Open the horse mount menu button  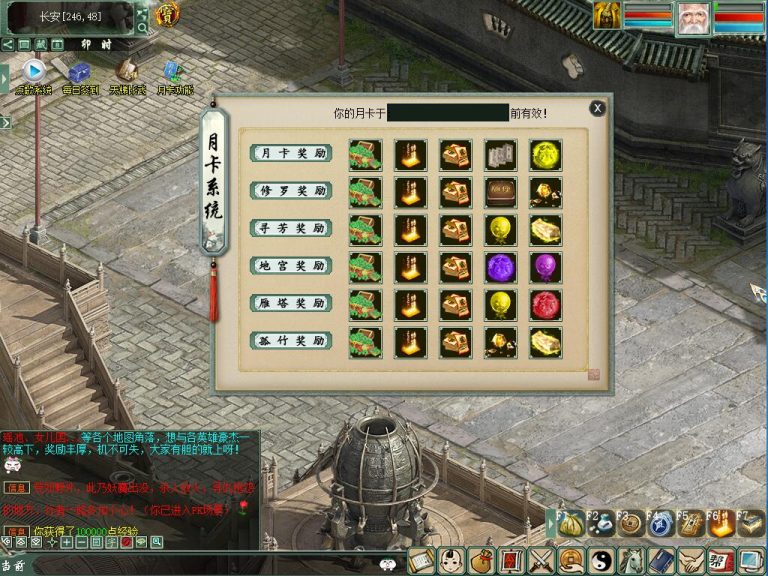pos(631,561)
